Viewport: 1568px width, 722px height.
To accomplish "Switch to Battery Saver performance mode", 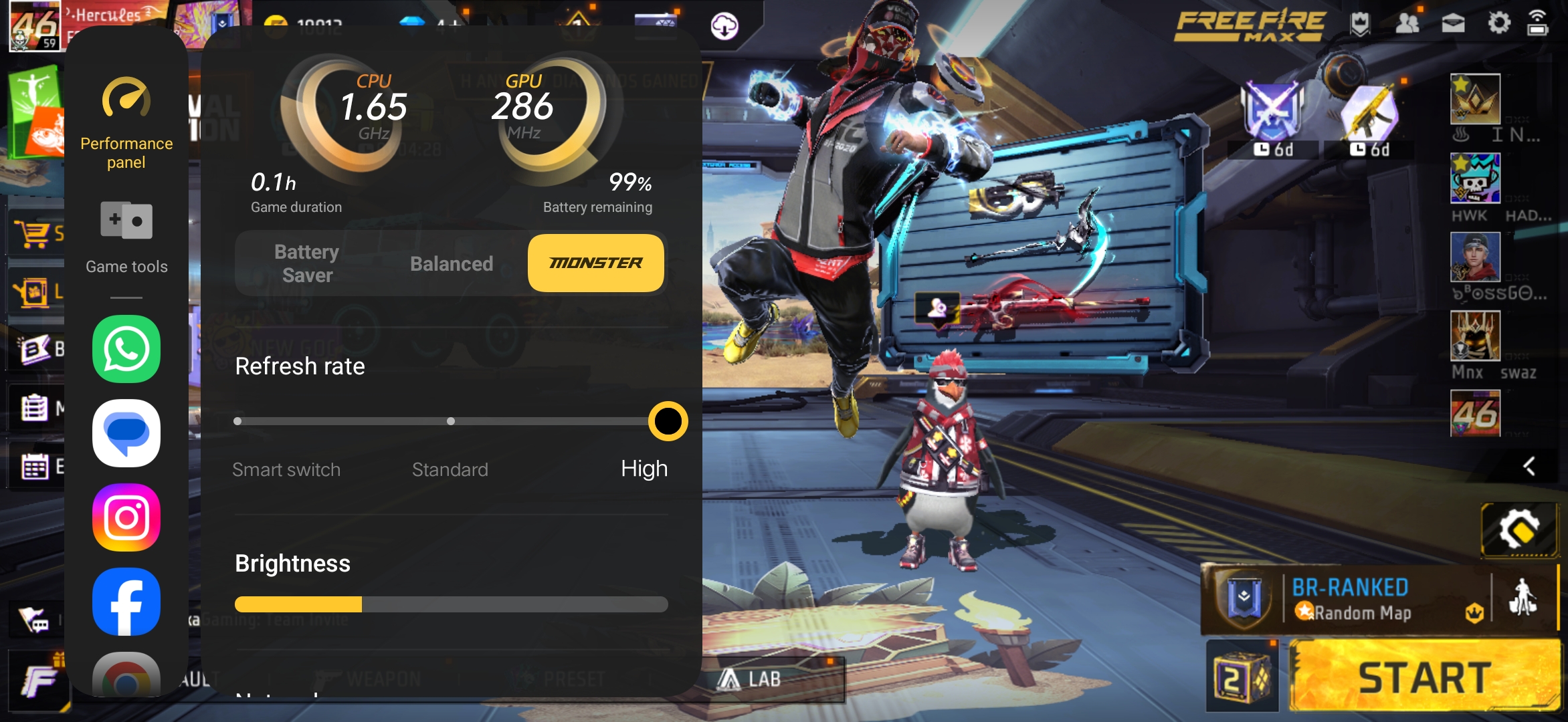I will (x=307, y=263).
